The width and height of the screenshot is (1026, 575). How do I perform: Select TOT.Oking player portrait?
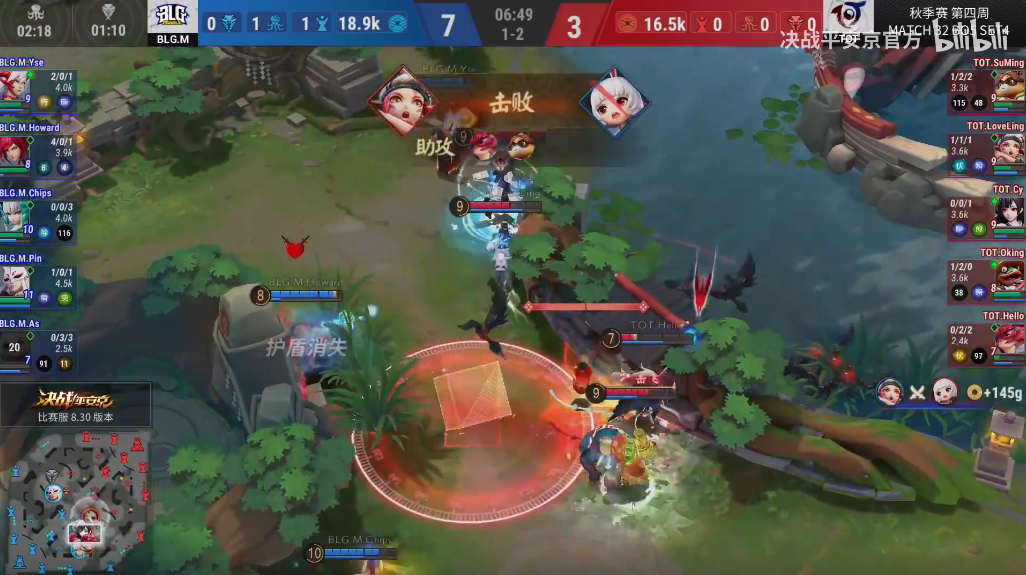click(1008, 275)
